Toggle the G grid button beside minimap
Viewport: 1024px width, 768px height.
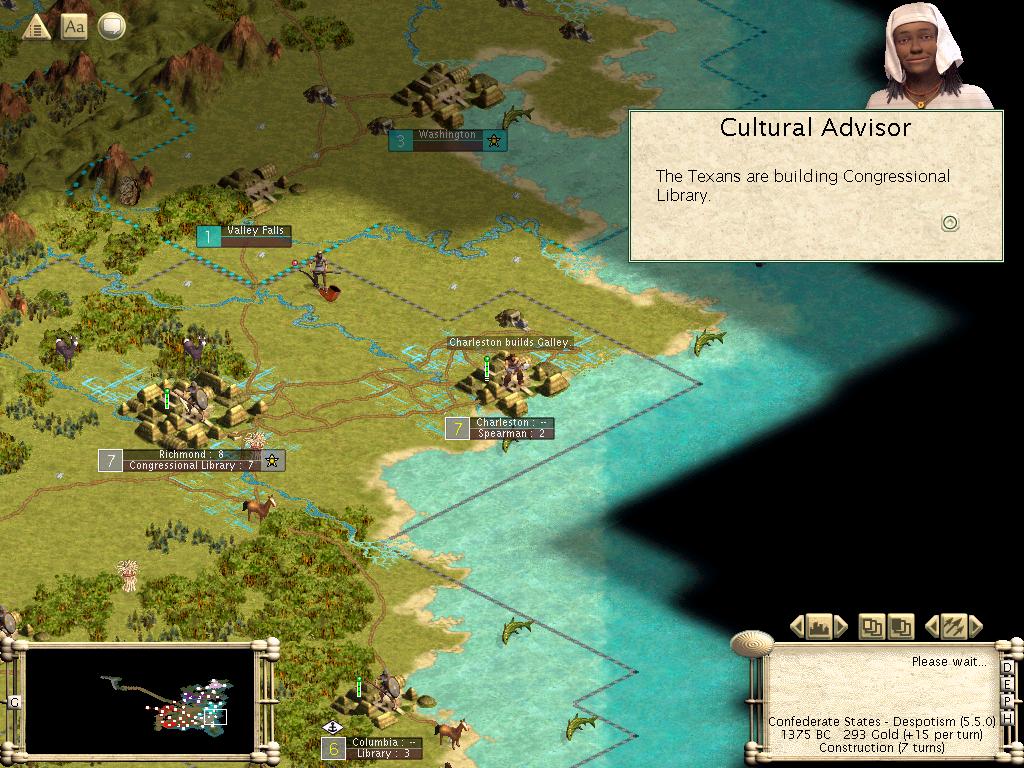[x=14, y=702]
